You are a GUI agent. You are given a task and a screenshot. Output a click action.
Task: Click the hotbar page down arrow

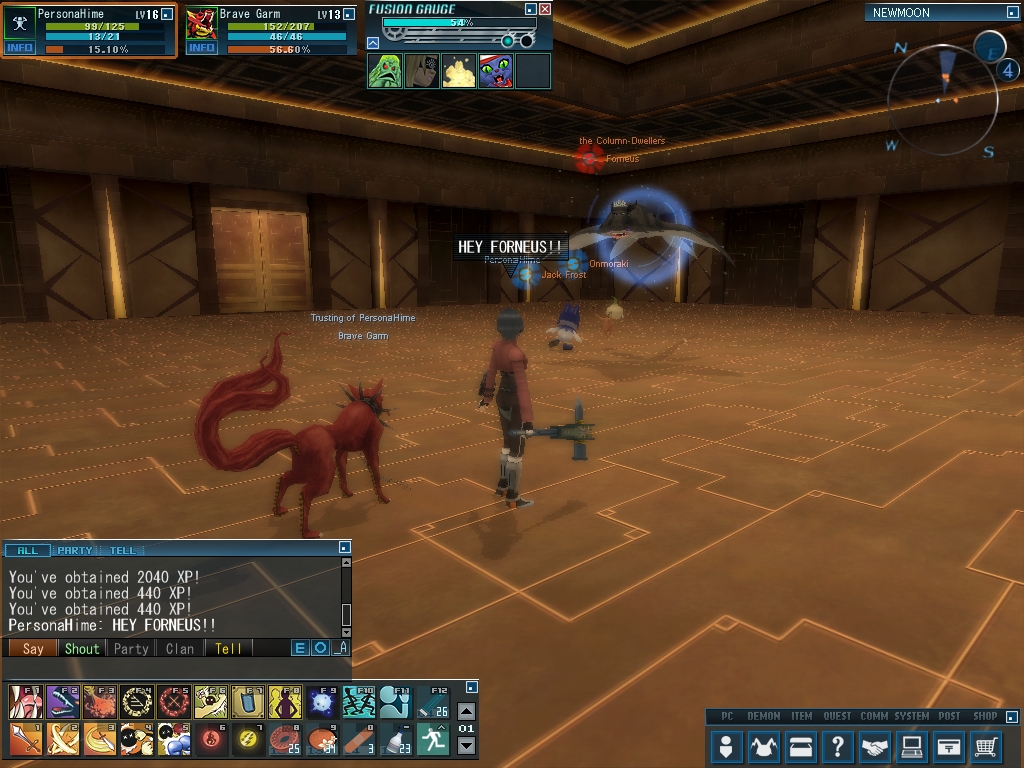click(466, 746)
